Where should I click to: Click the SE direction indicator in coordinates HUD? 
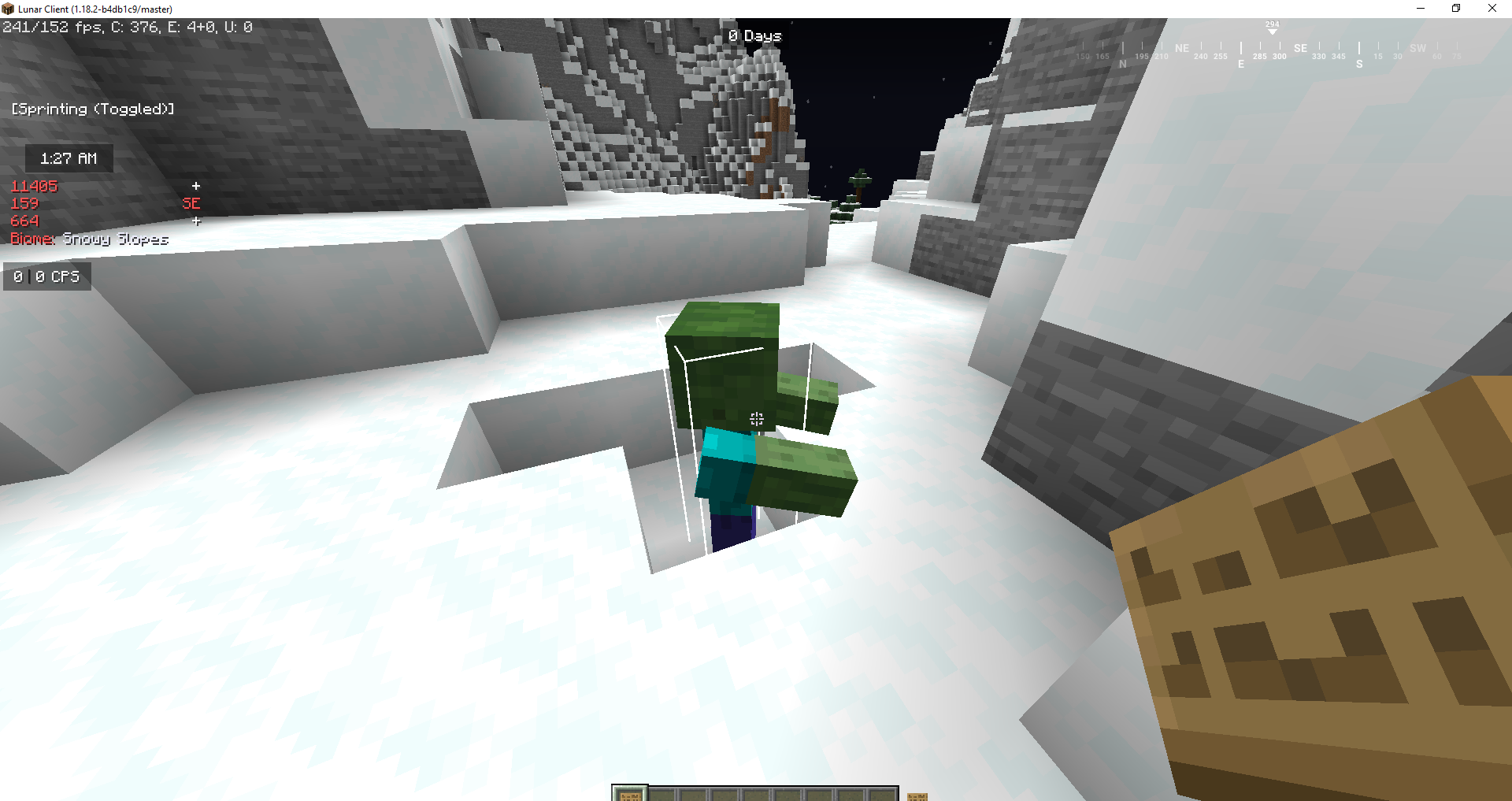click(191, 203)
